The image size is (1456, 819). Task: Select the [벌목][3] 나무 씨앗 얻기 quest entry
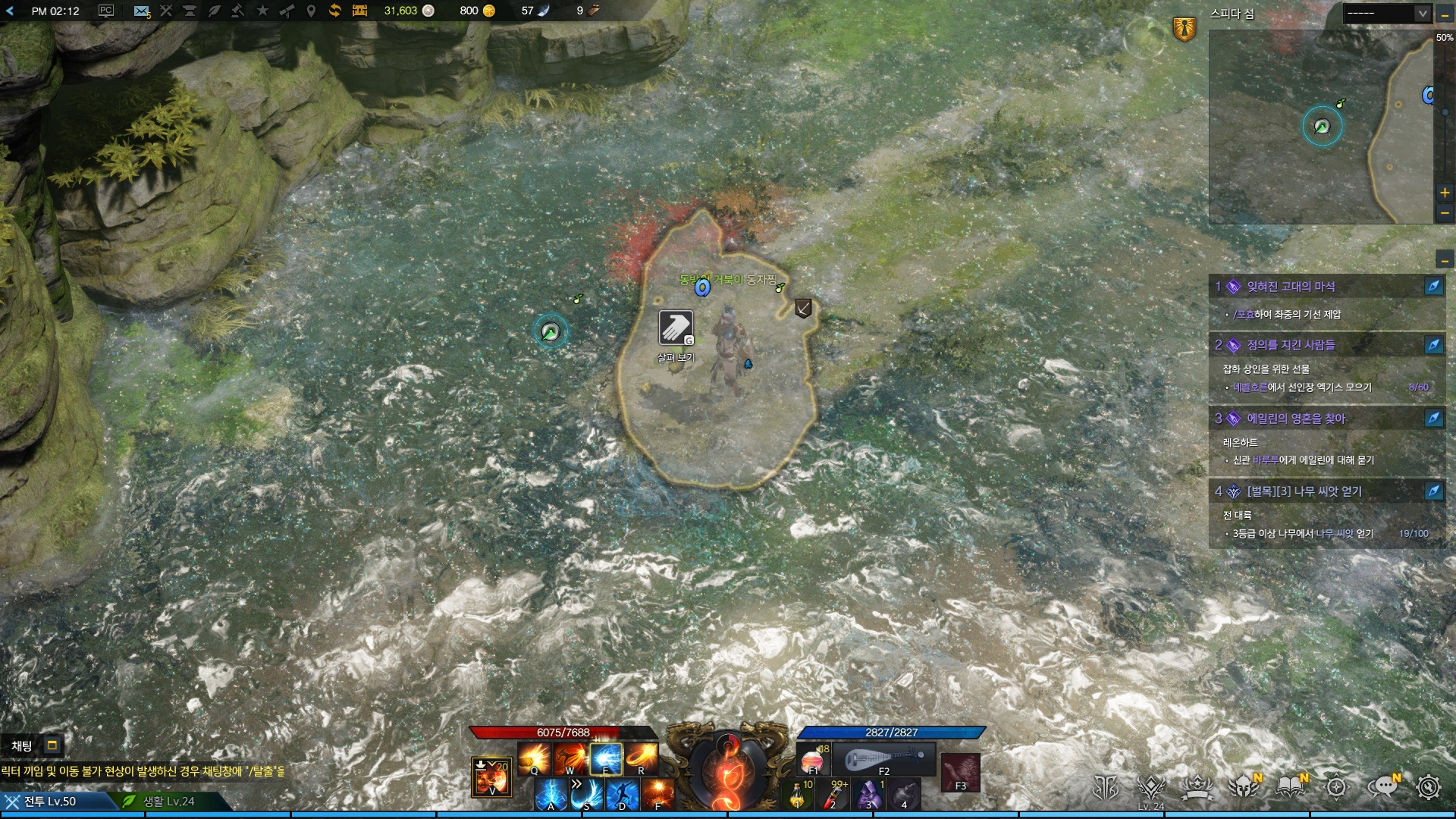pos(1304,491)
